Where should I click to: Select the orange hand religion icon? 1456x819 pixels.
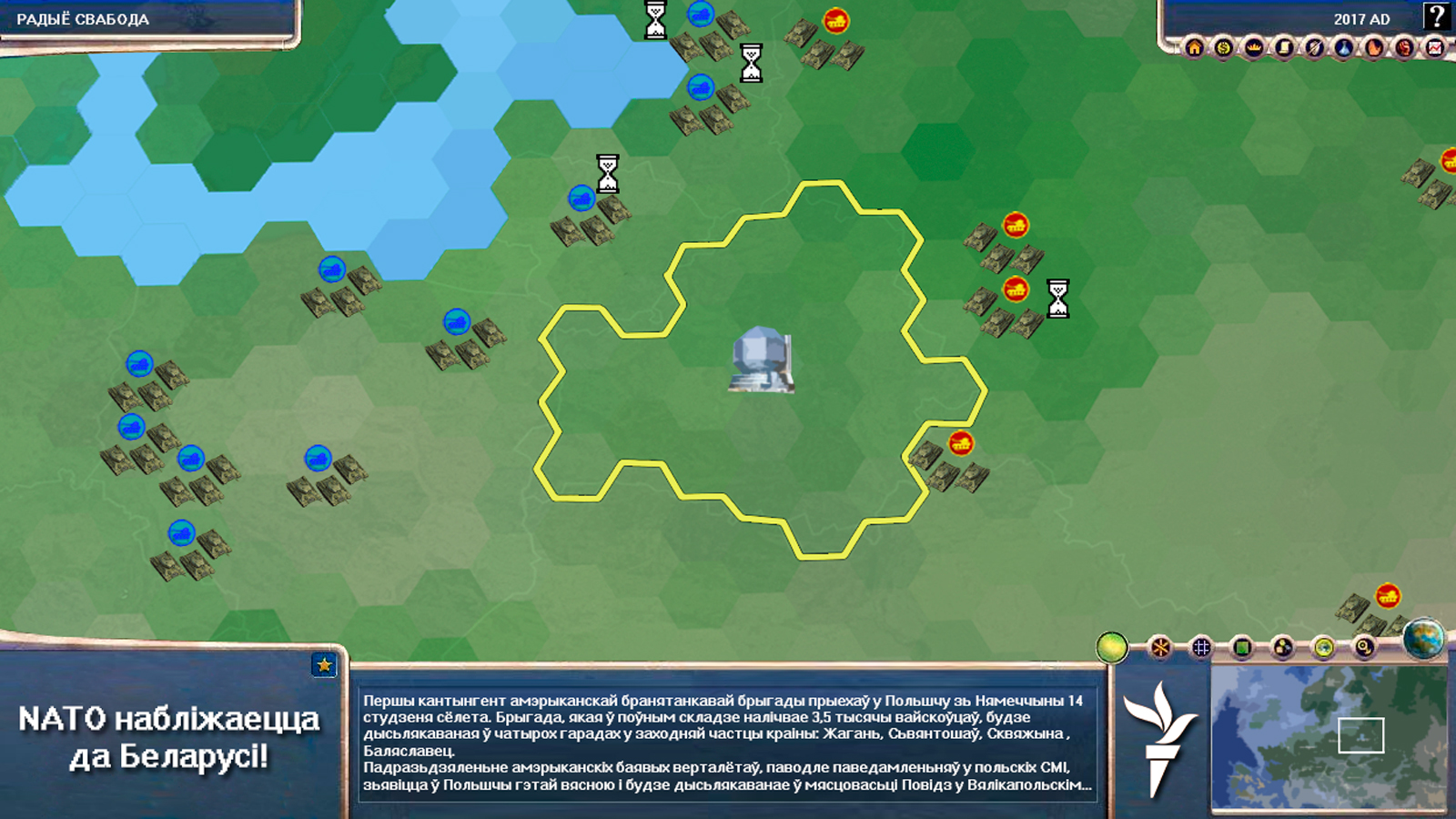[1374, 47]
